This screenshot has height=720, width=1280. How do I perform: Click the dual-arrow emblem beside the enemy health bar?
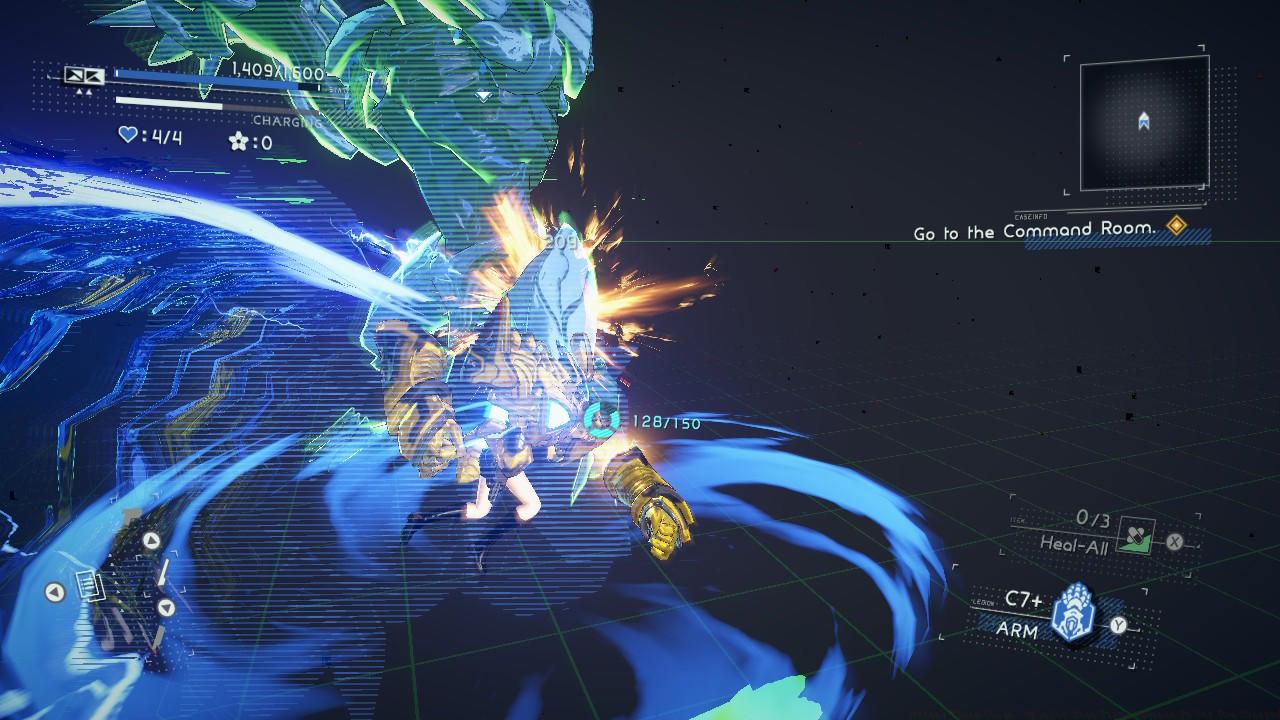tap(84, 77)
